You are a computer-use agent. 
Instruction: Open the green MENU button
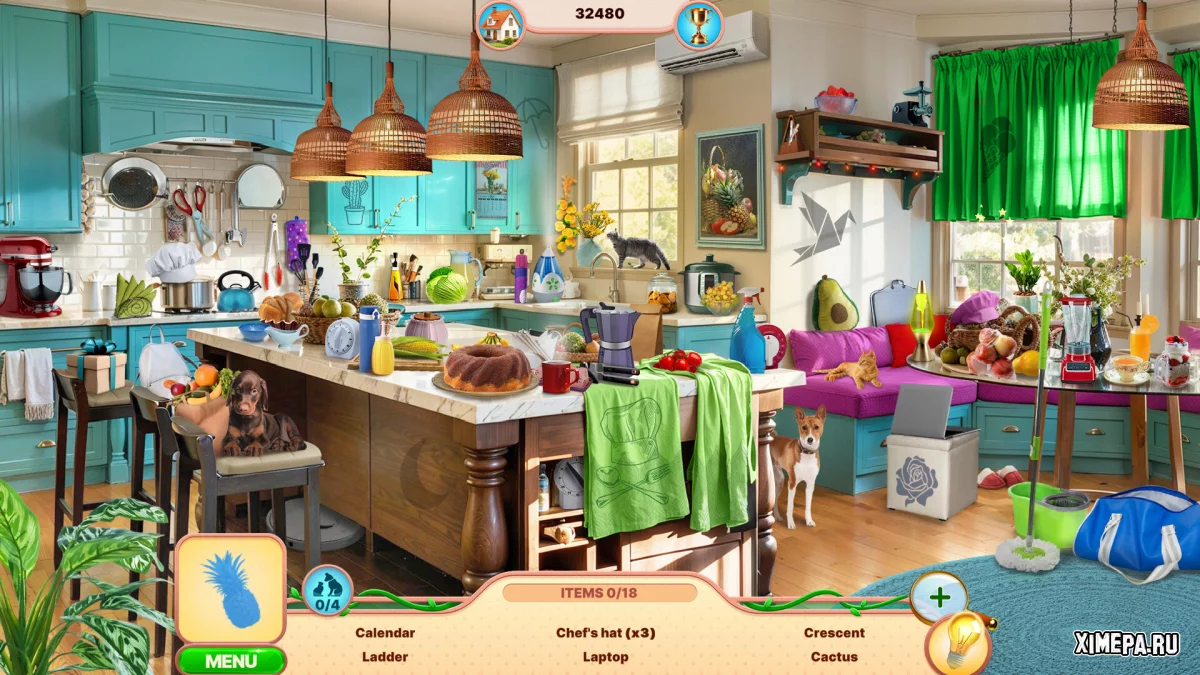(x=231, y=661)
